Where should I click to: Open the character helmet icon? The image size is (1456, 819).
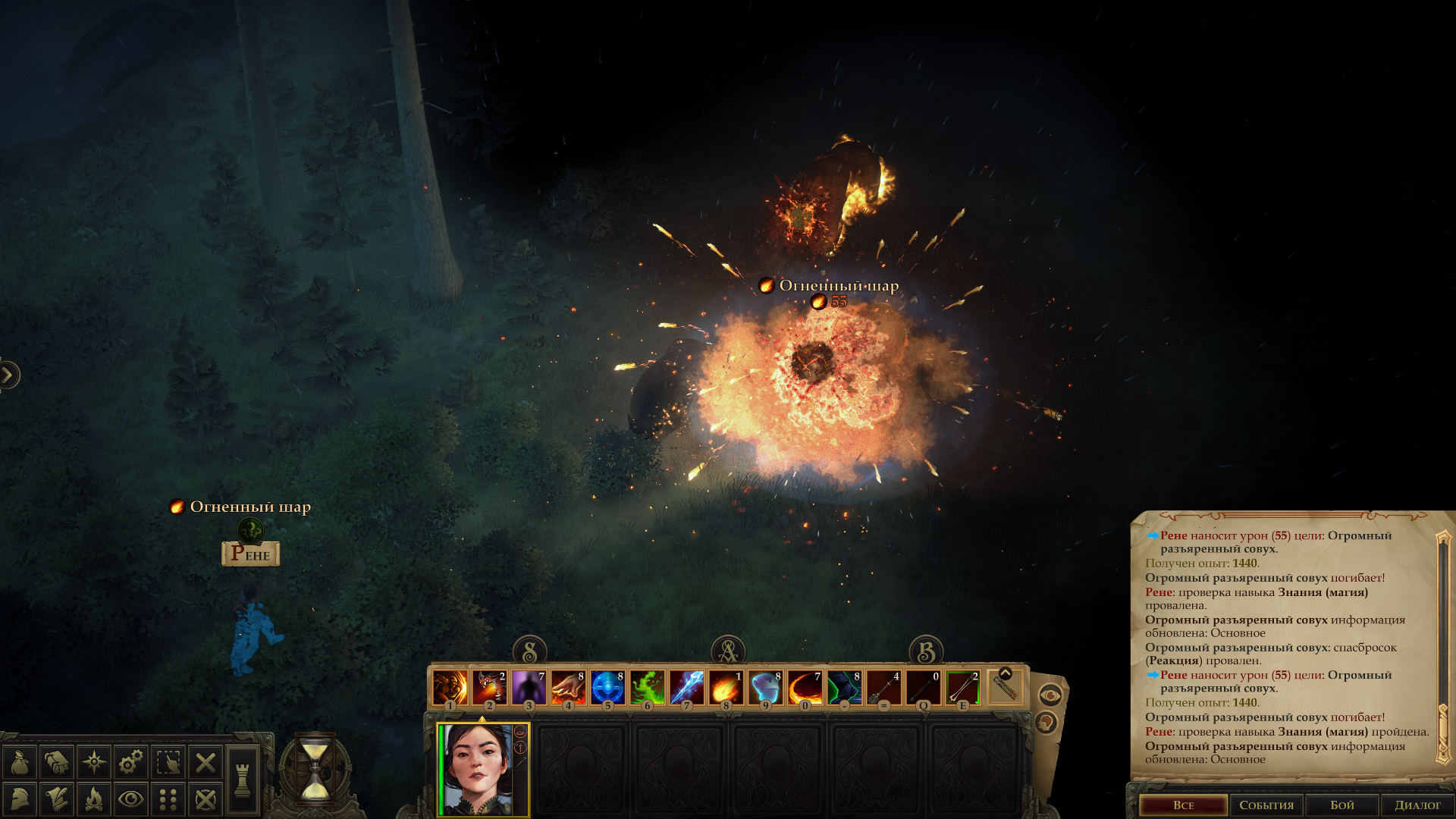(20, 799)
